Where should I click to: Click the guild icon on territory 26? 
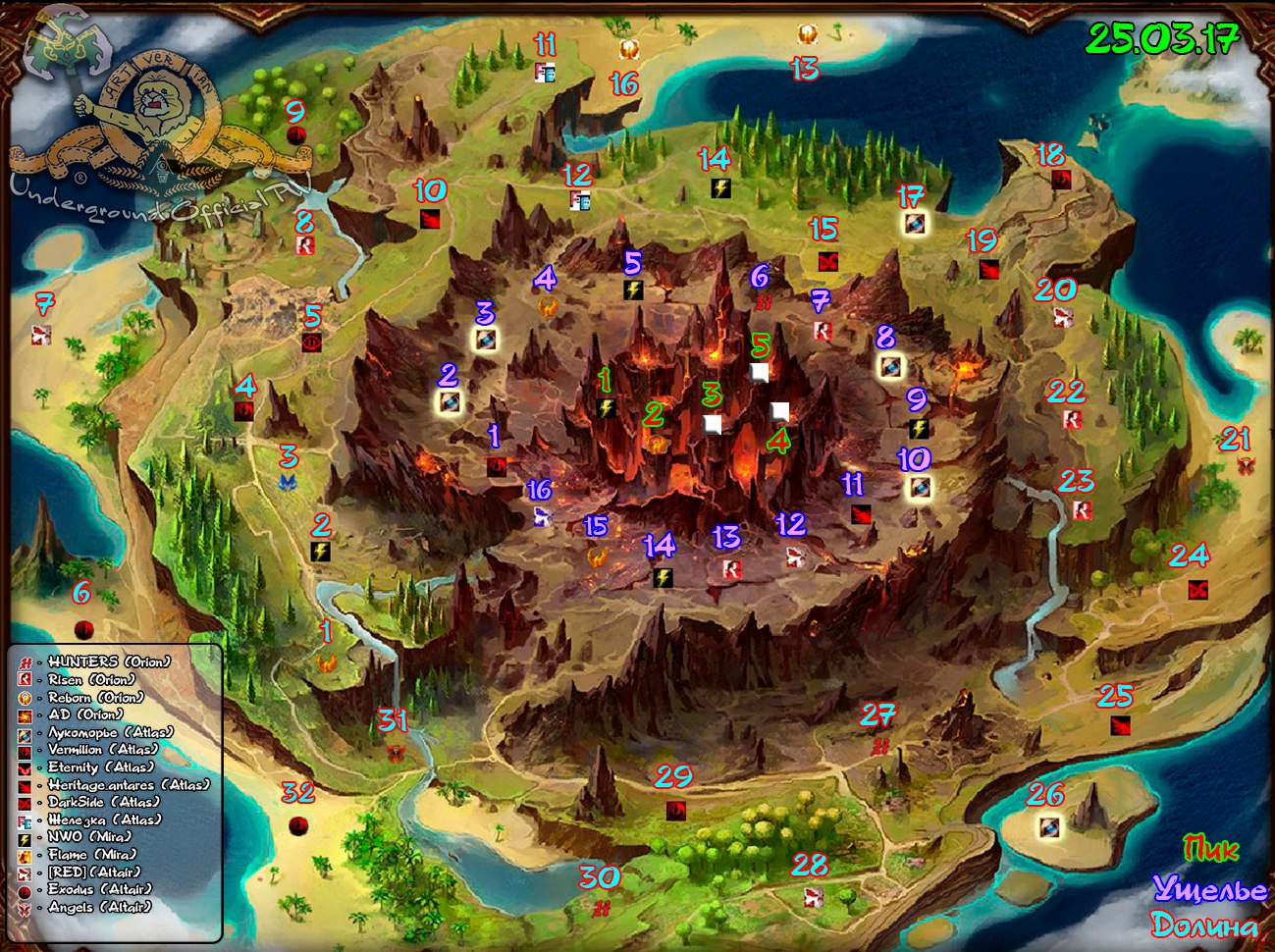(x=1049, y=826)
